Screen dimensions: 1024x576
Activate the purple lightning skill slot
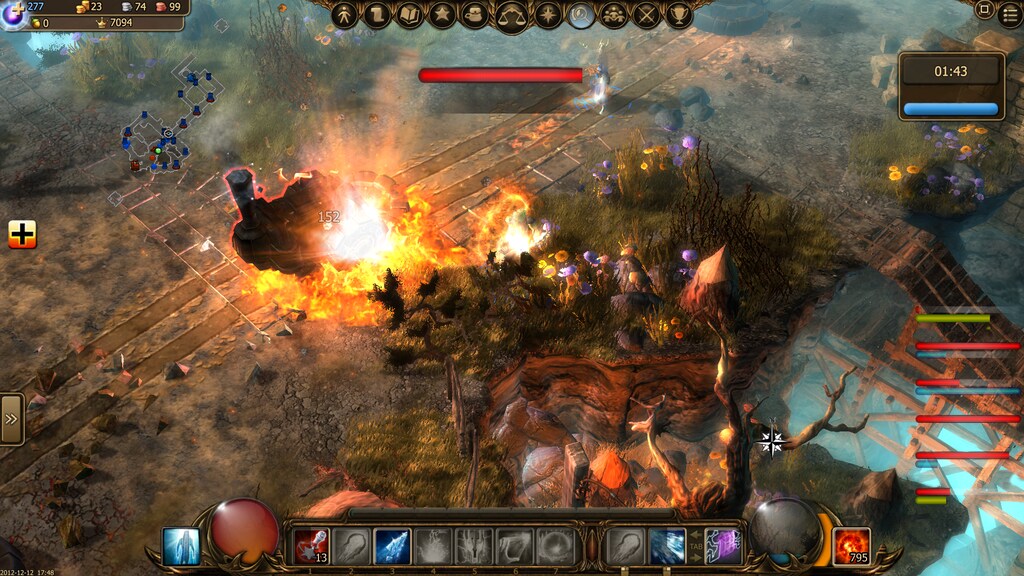[x=722, y=546]
